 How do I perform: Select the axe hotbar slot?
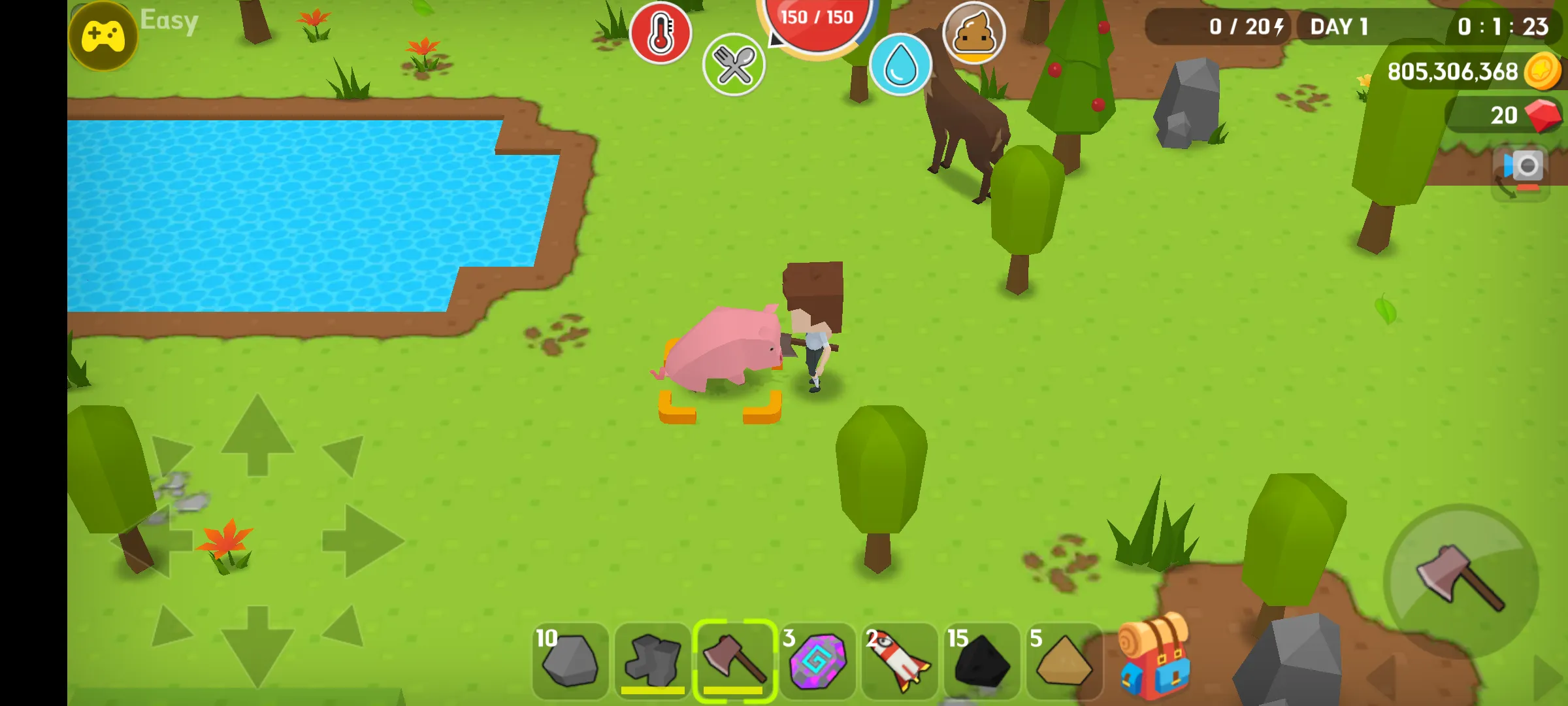tap(734, 661)
